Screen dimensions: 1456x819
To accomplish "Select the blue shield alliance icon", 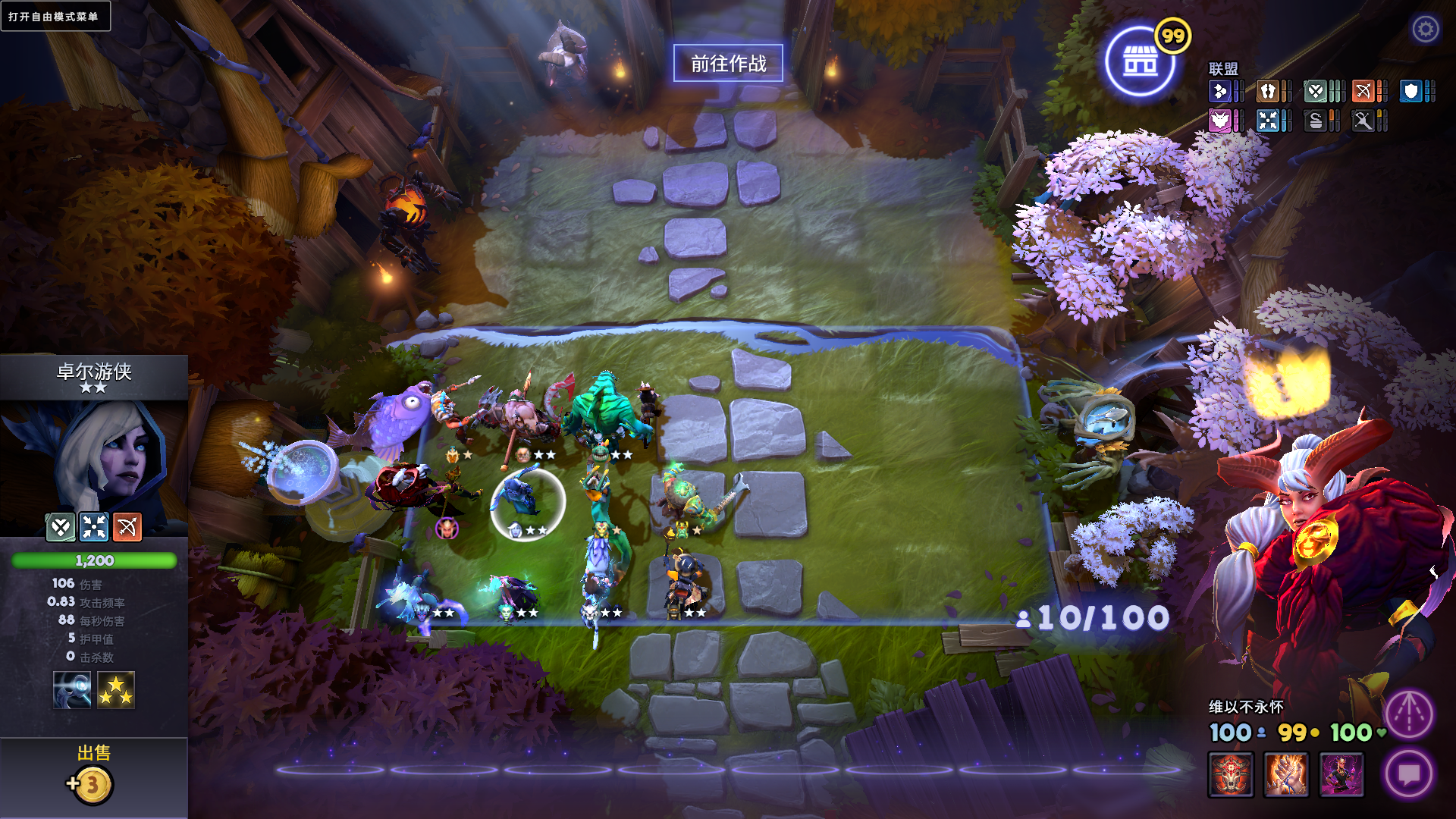I will tap(1410, 92).
